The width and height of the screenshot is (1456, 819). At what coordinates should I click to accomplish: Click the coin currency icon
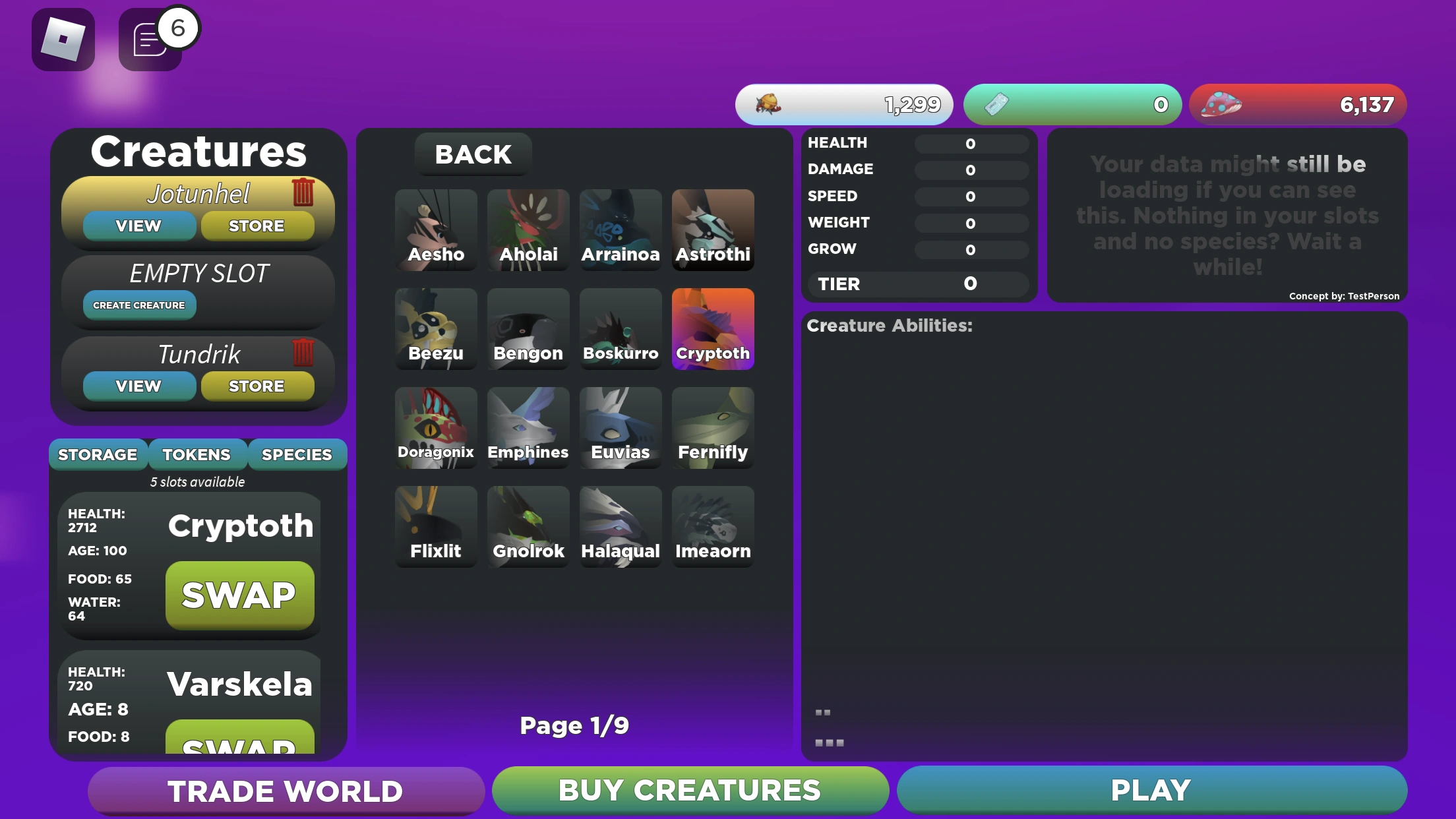tap(769, 104)
